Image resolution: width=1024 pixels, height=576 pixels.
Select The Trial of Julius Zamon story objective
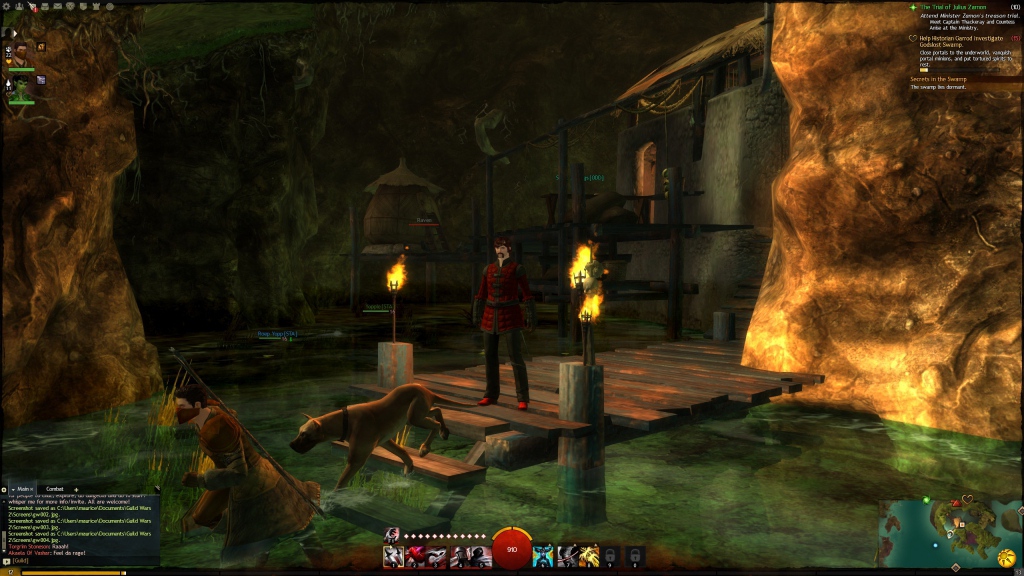coord(960,8)
